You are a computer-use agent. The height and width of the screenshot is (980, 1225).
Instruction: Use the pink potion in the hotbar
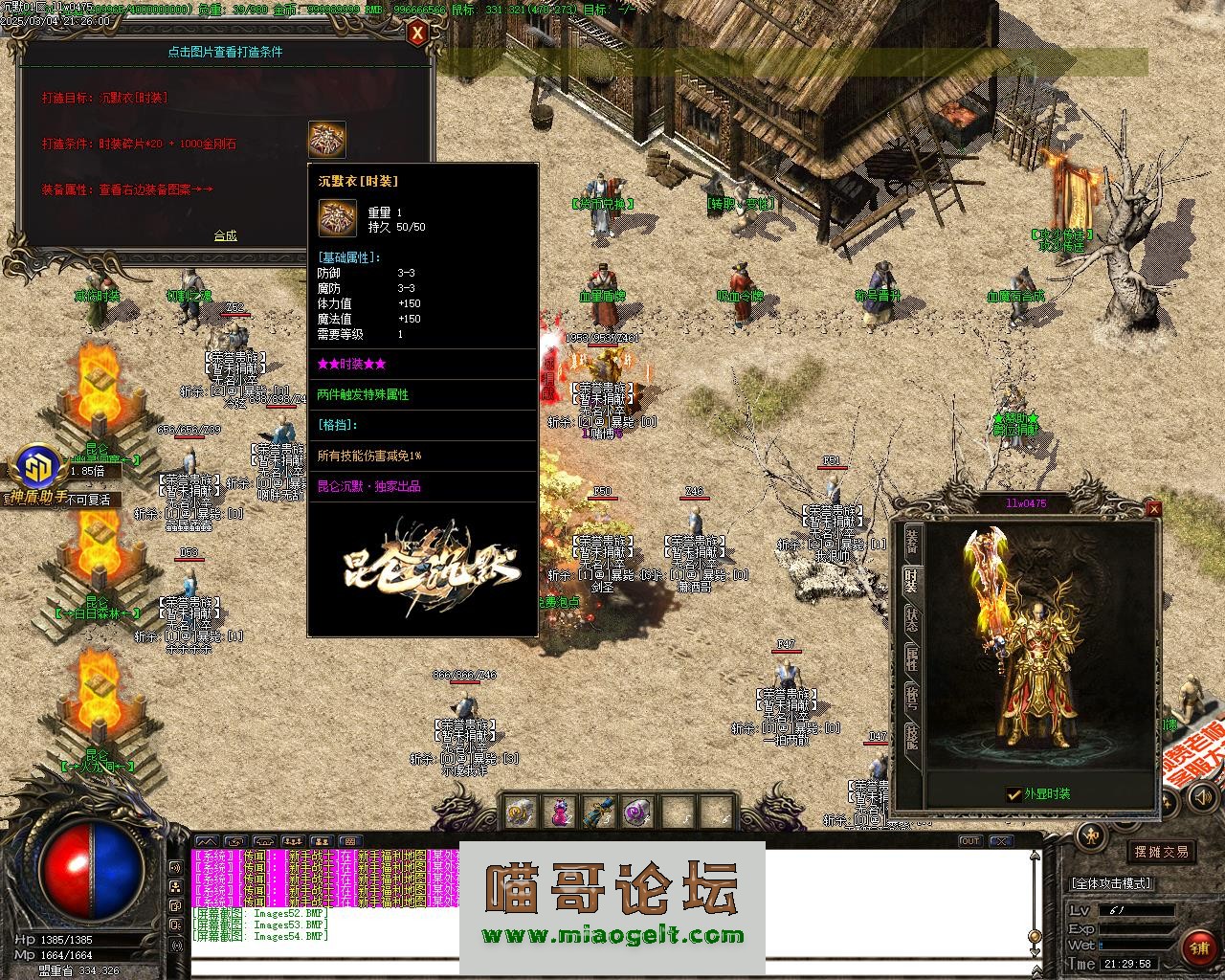[559, 813]
